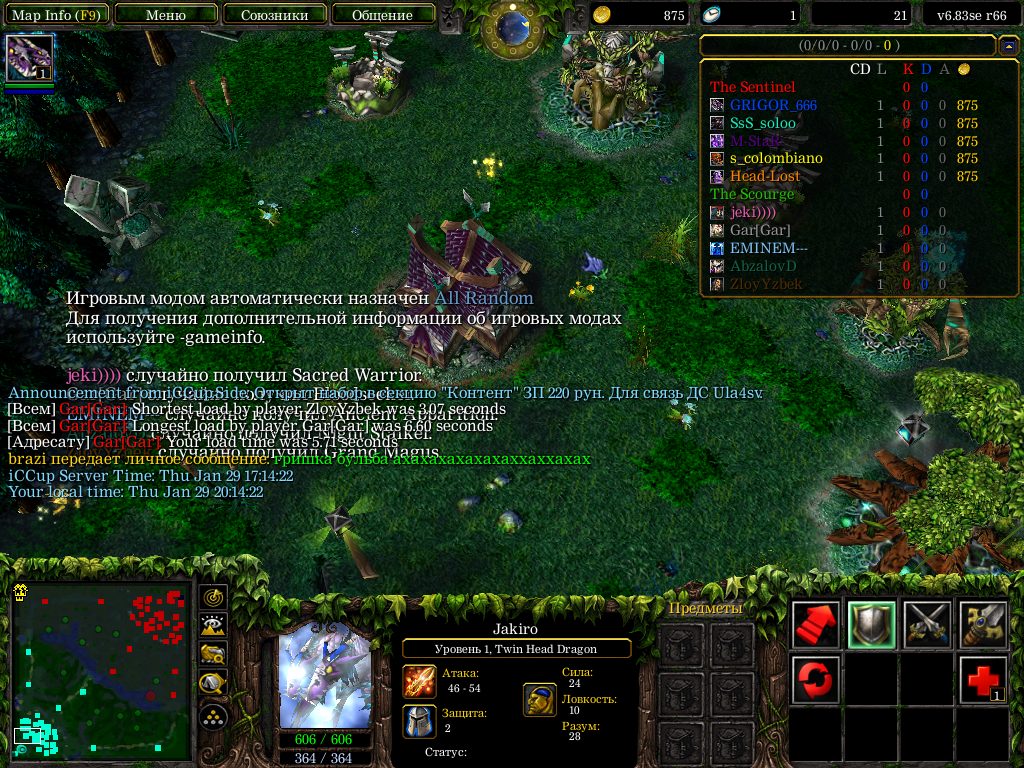Activate the Stop command shield icon
1024x768 pixels.
871,625
